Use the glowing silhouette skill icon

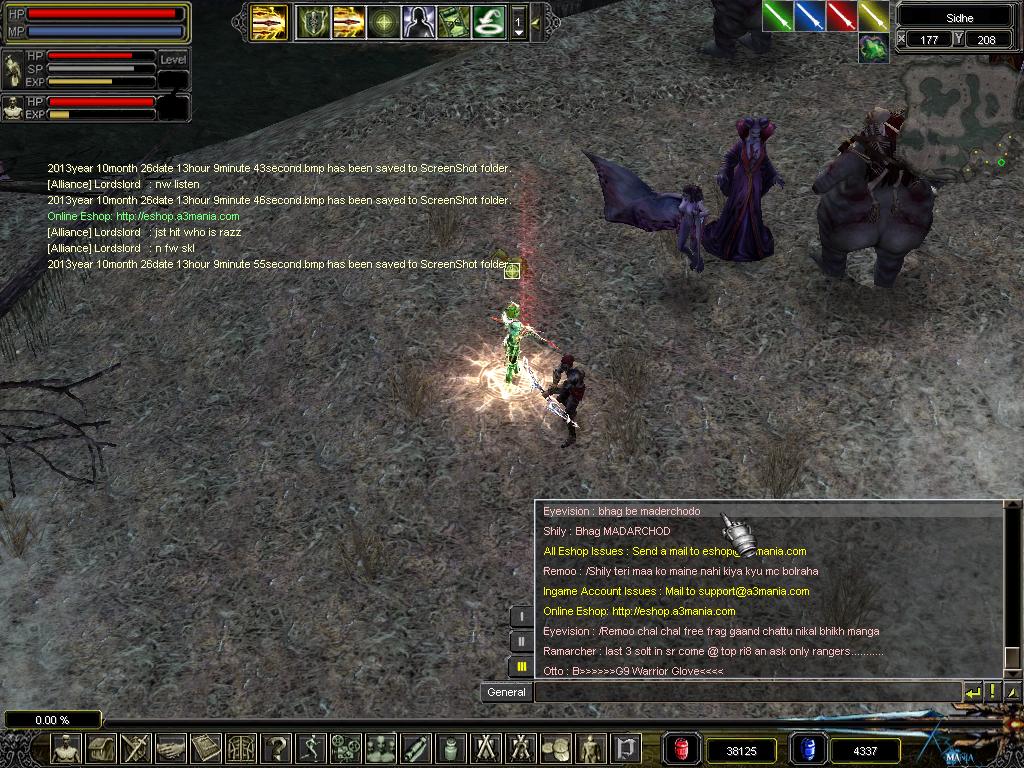pos(417,21)
